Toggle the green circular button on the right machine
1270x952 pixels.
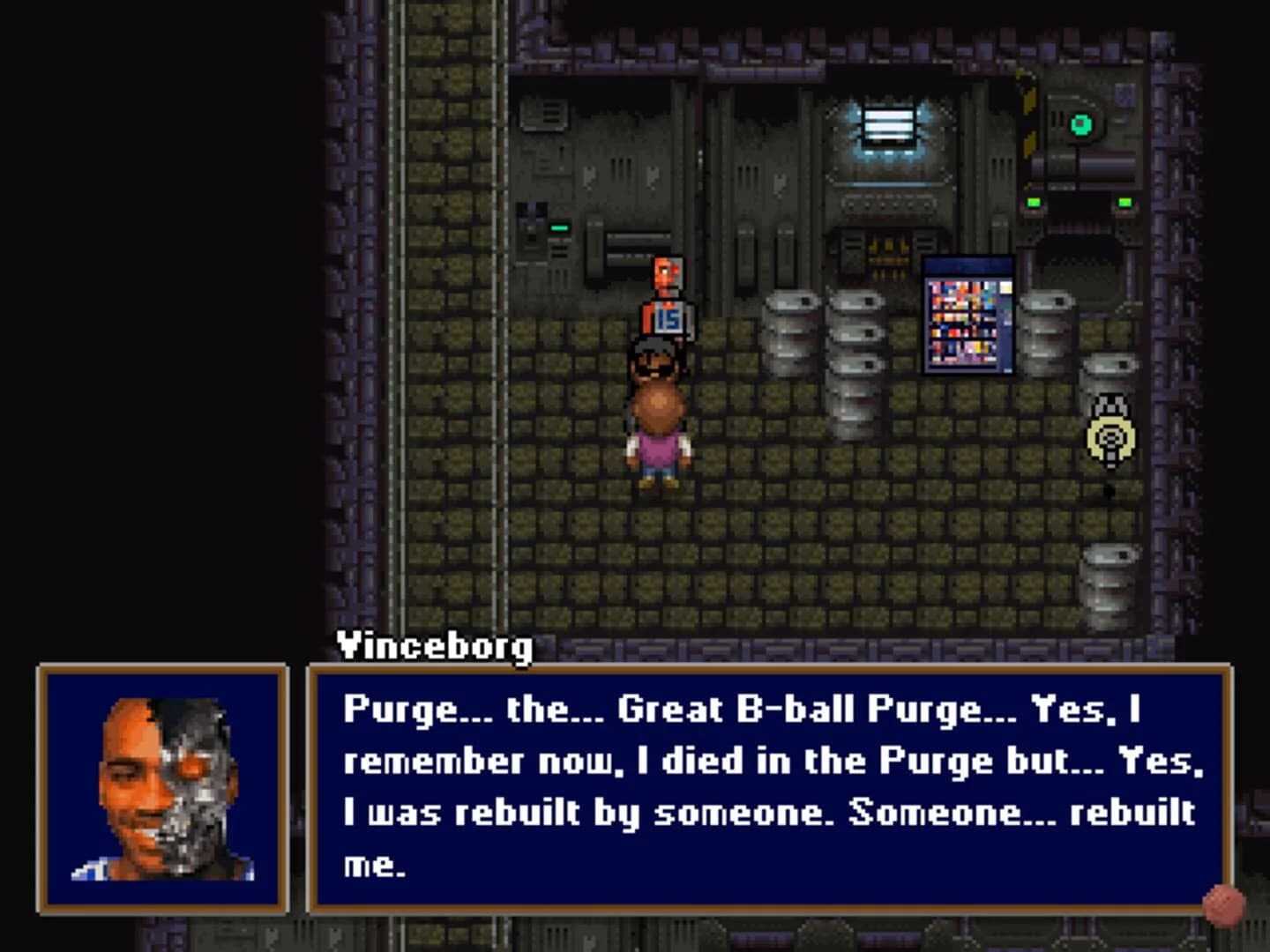click(1081, 124)
